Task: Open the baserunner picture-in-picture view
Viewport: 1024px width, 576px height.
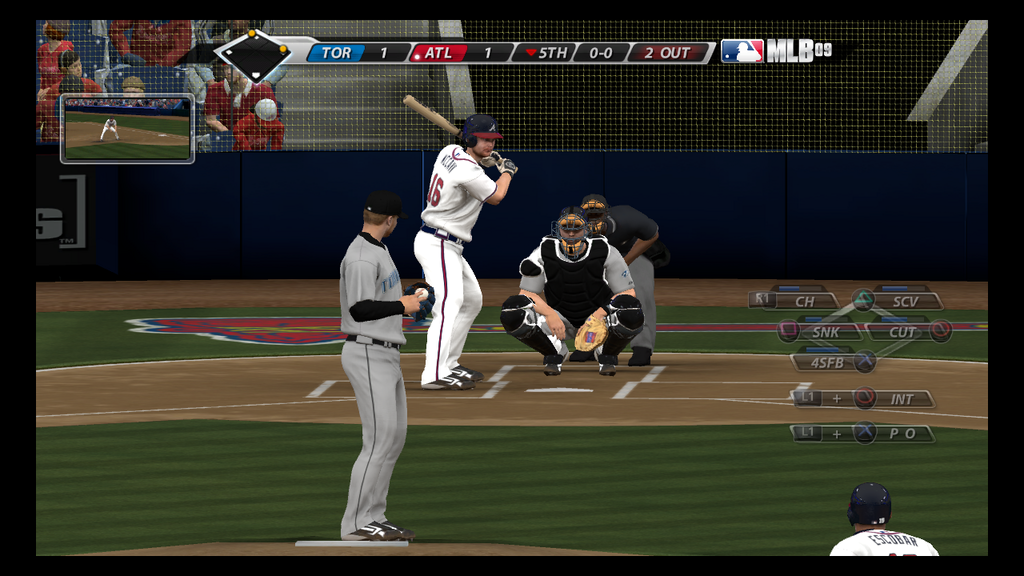Action: (x=127, y=129)
